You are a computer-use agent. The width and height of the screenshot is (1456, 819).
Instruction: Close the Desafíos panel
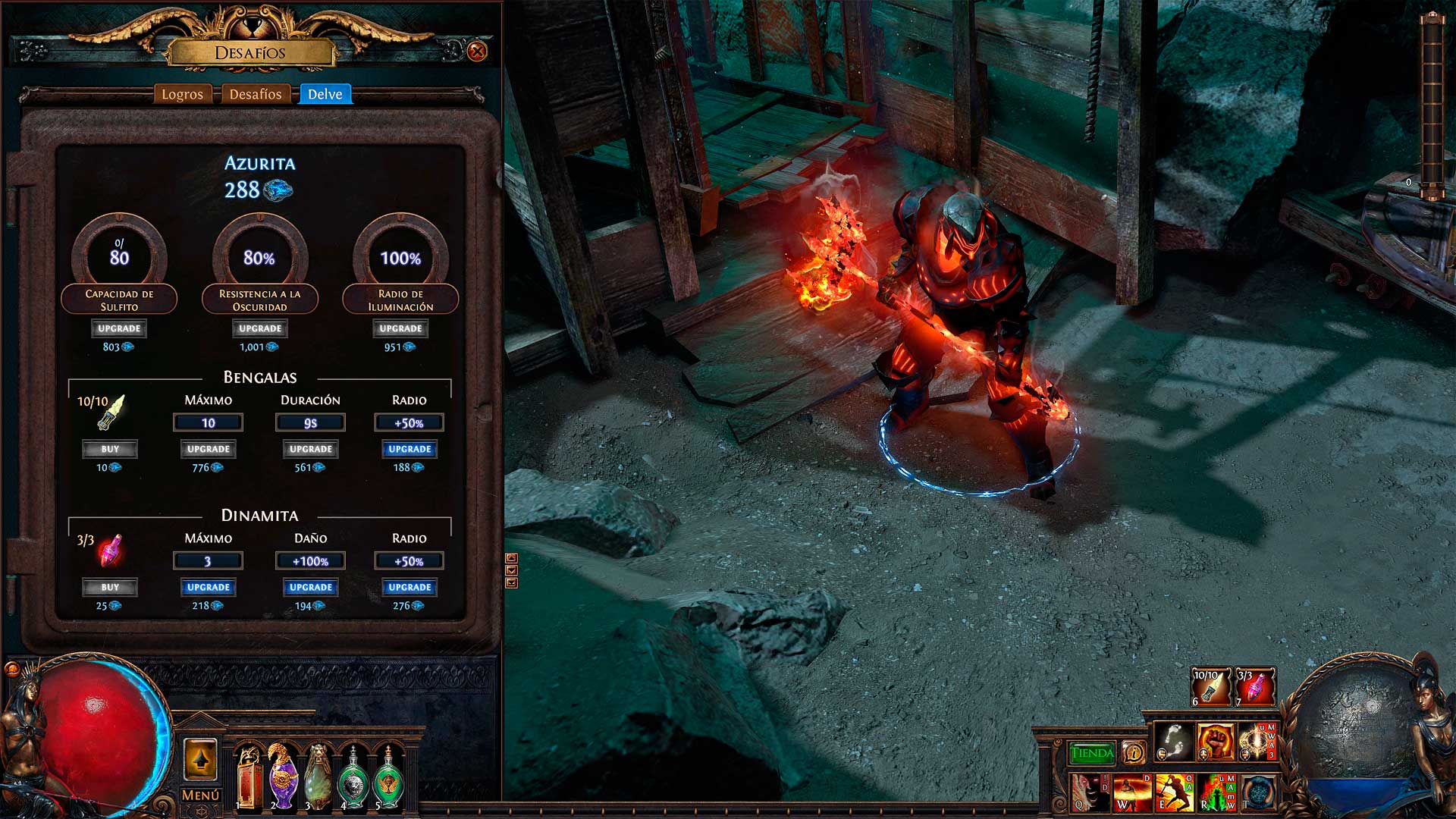pos(477,52)
